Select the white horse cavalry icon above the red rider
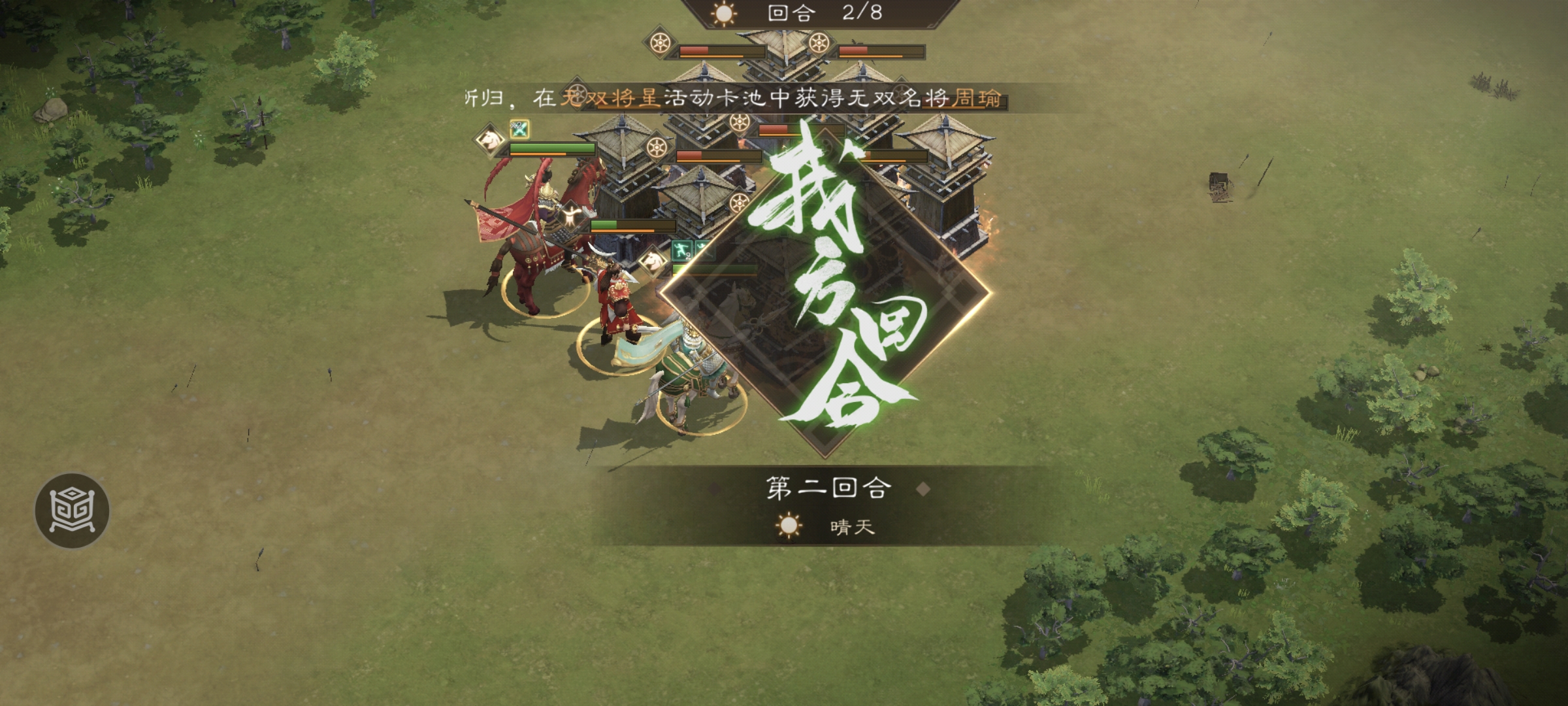 point(489,139)
